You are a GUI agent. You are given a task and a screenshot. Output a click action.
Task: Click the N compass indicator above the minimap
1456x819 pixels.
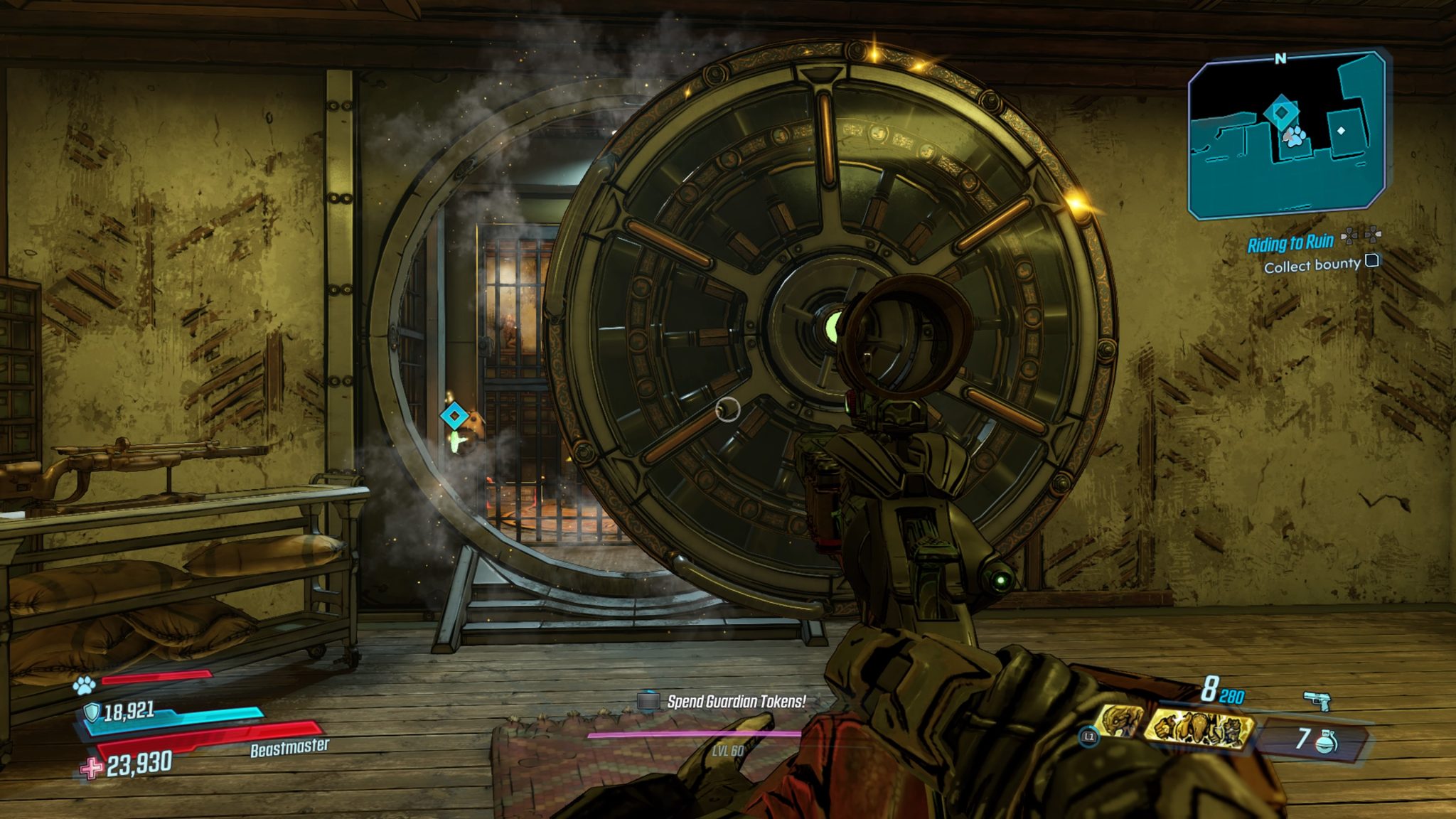(x=1281, y=58)
